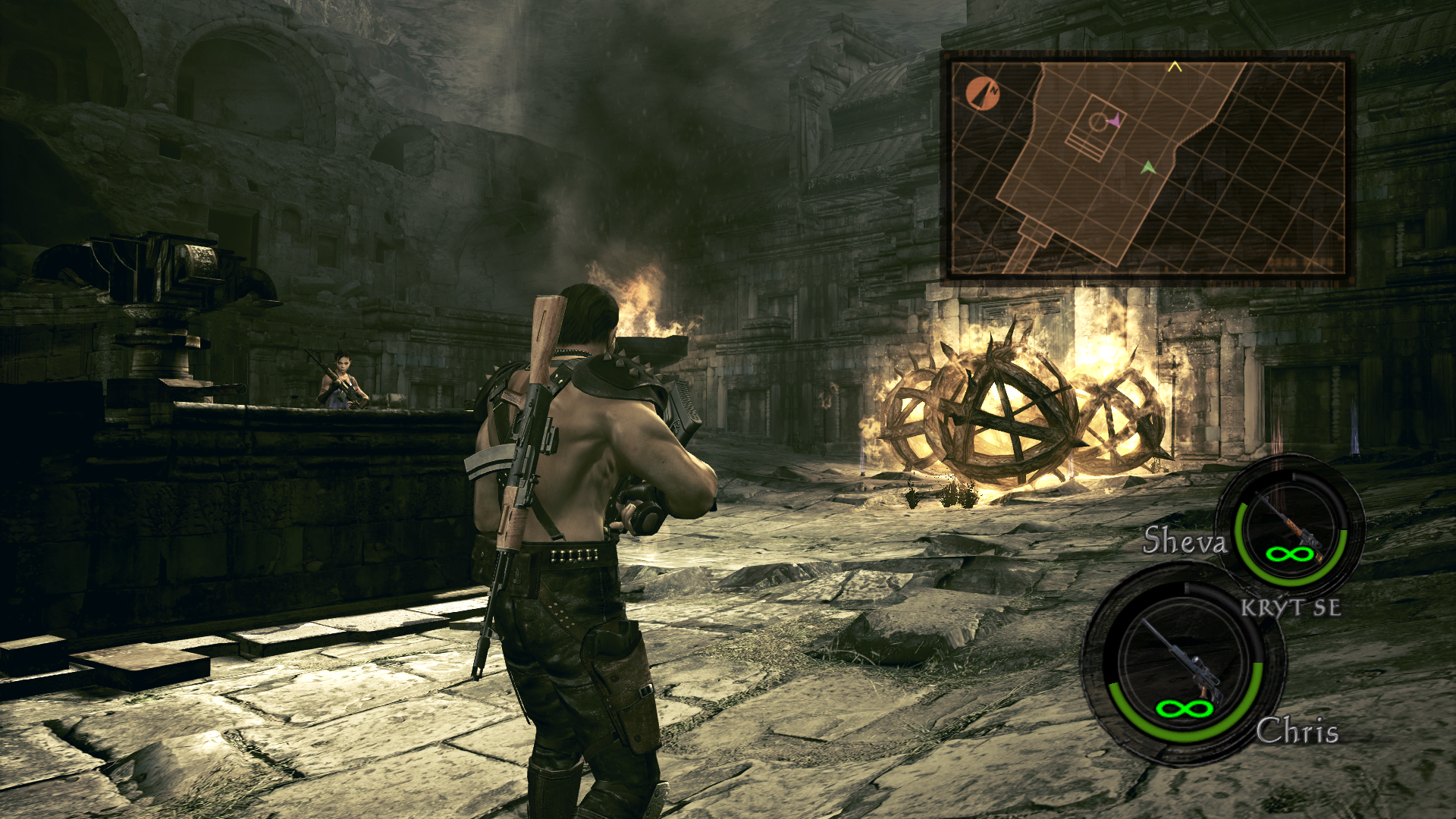The width and height of the screenshot is (1456, 819).
Task: Click the yellow objective arrow on the minimap
Action: [x=1175, y=67]
